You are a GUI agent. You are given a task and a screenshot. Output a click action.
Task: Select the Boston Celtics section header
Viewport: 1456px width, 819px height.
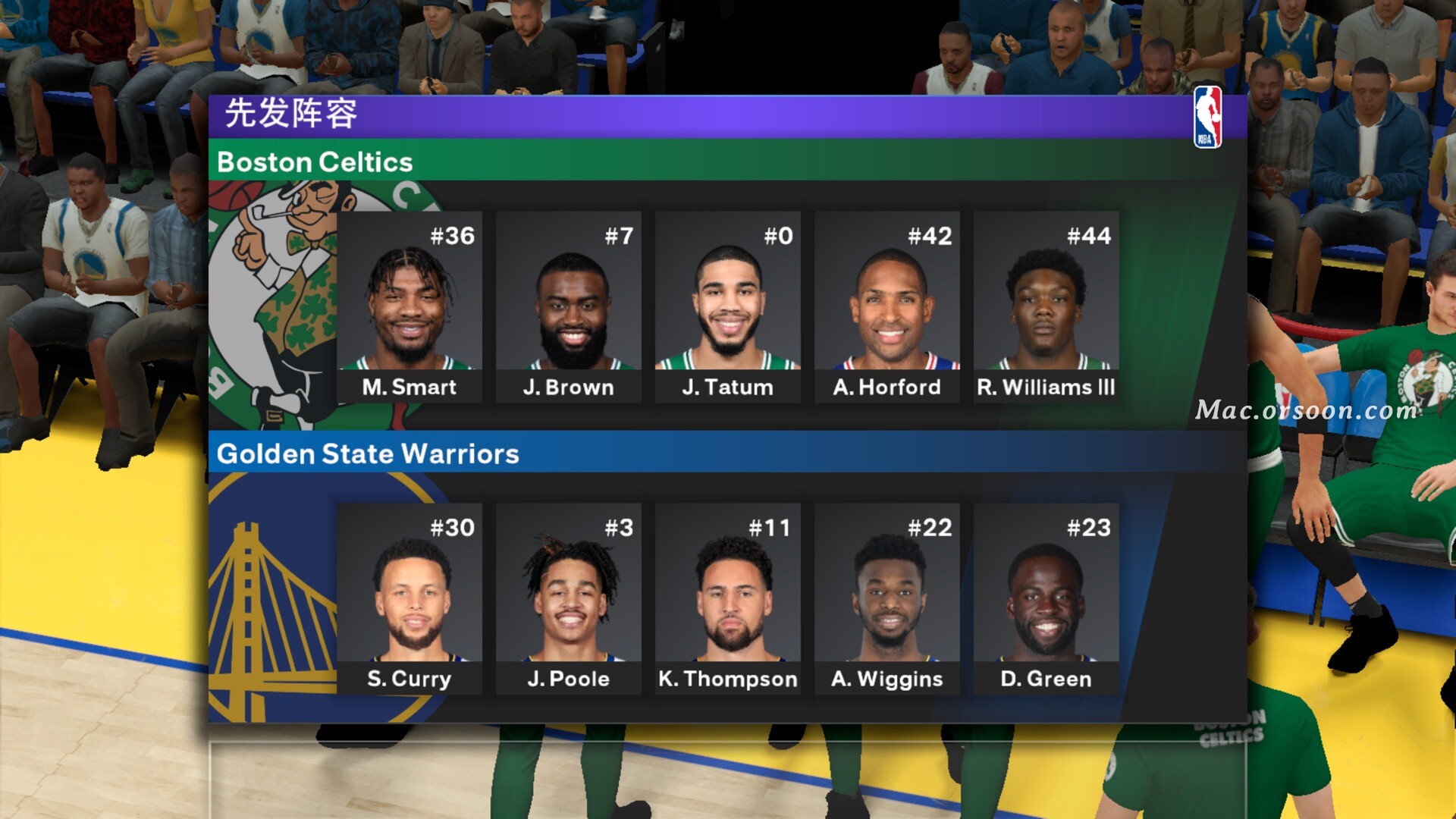315,162
